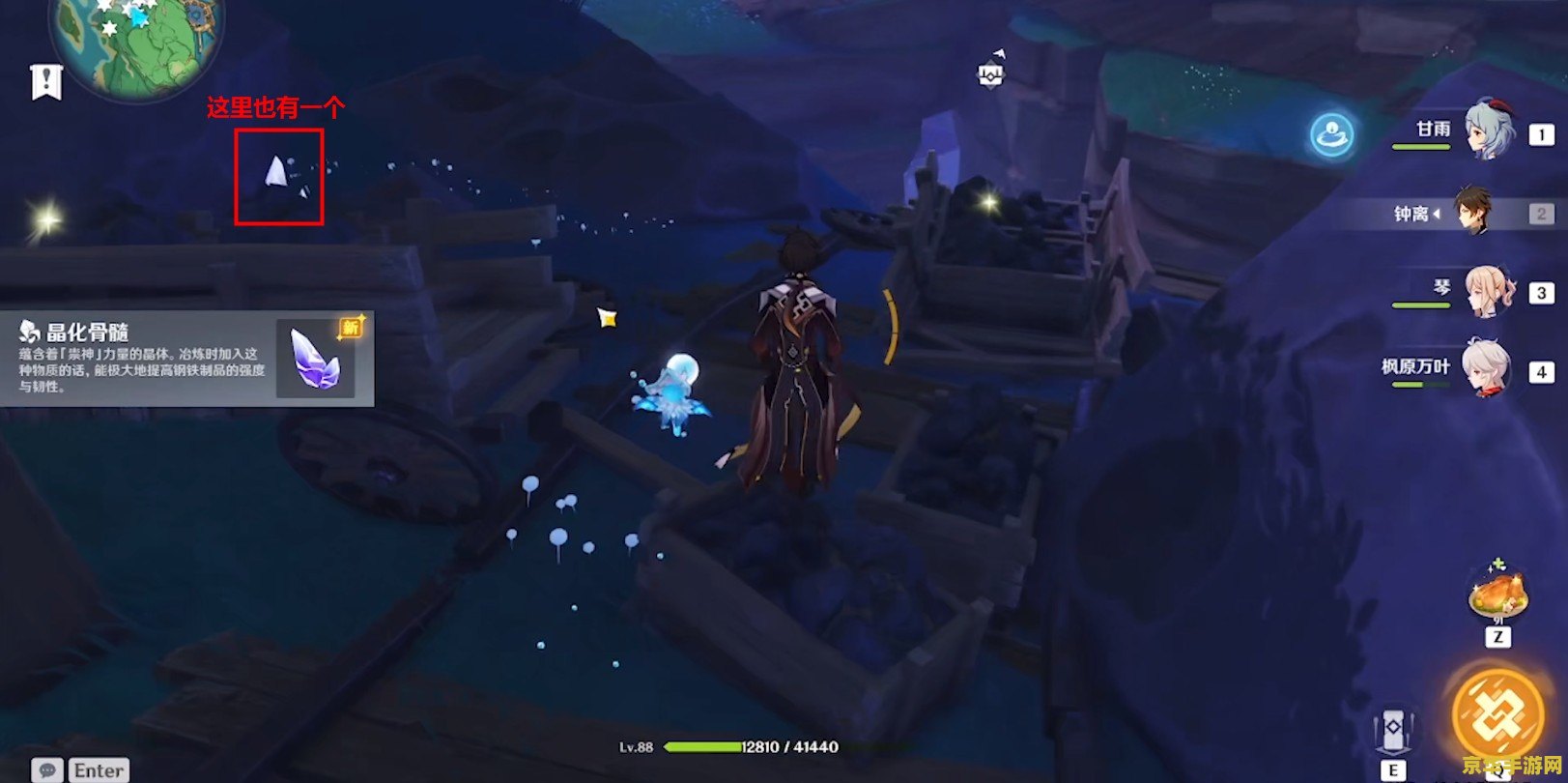Open the chat speech bubble
The height and width of the screenshot is (783, 1568).
(x=46, y=770)
